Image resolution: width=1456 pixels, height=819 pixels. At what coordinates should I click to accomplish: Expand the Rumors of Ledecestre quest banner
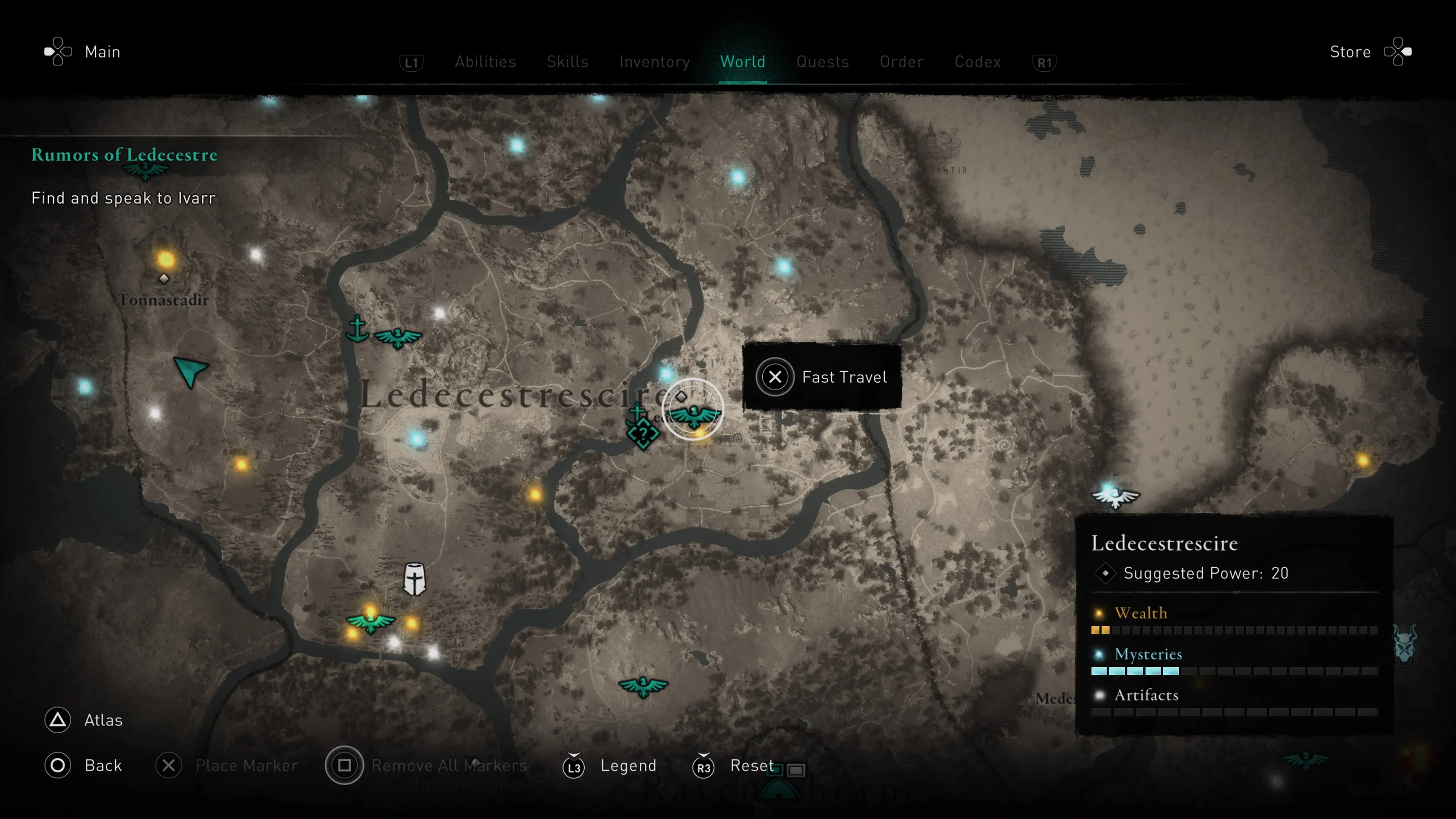click(124, 155)
